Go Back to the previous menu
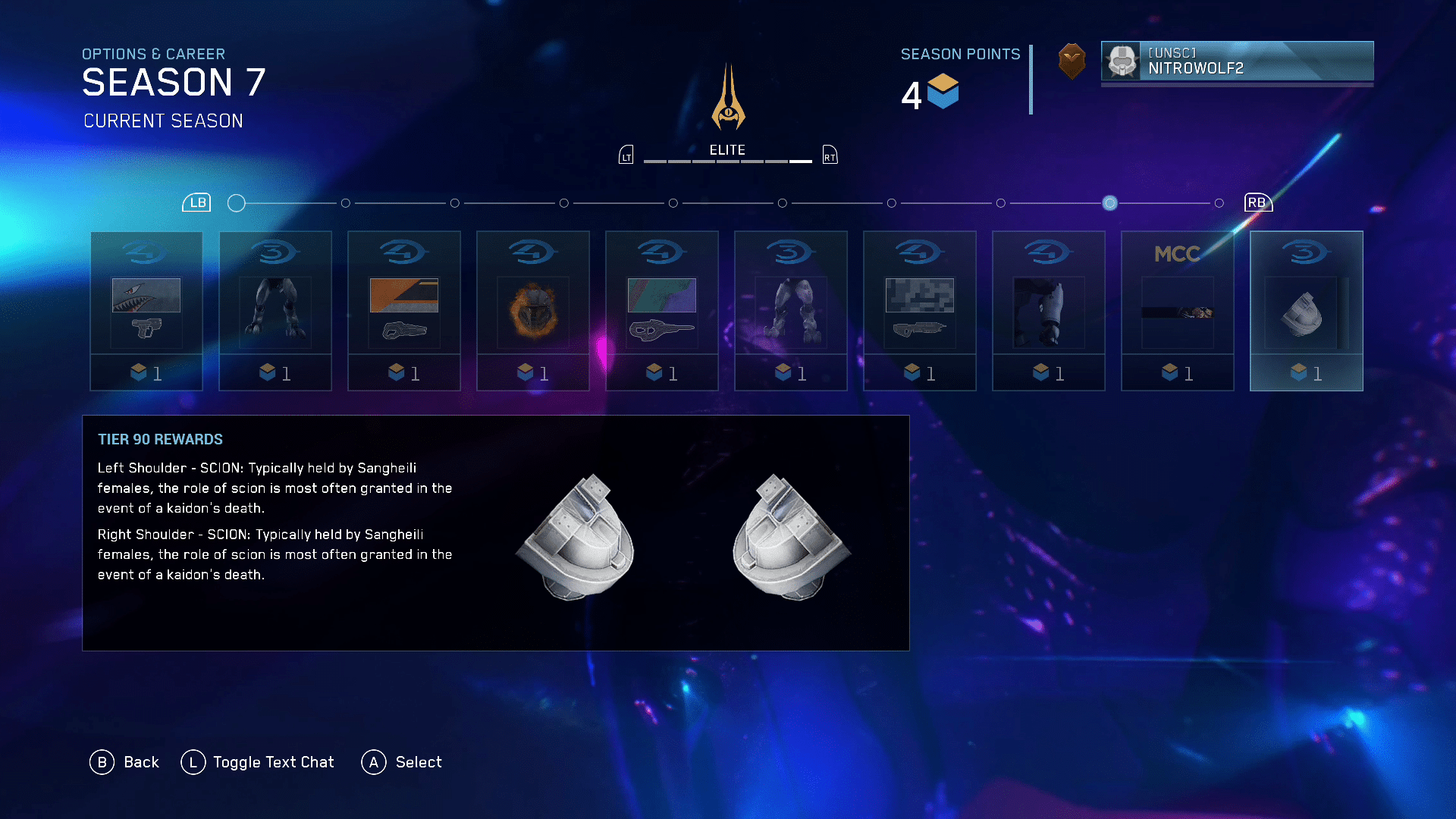The height and width of the screenshot is (819, 1456). click(125, 762)
